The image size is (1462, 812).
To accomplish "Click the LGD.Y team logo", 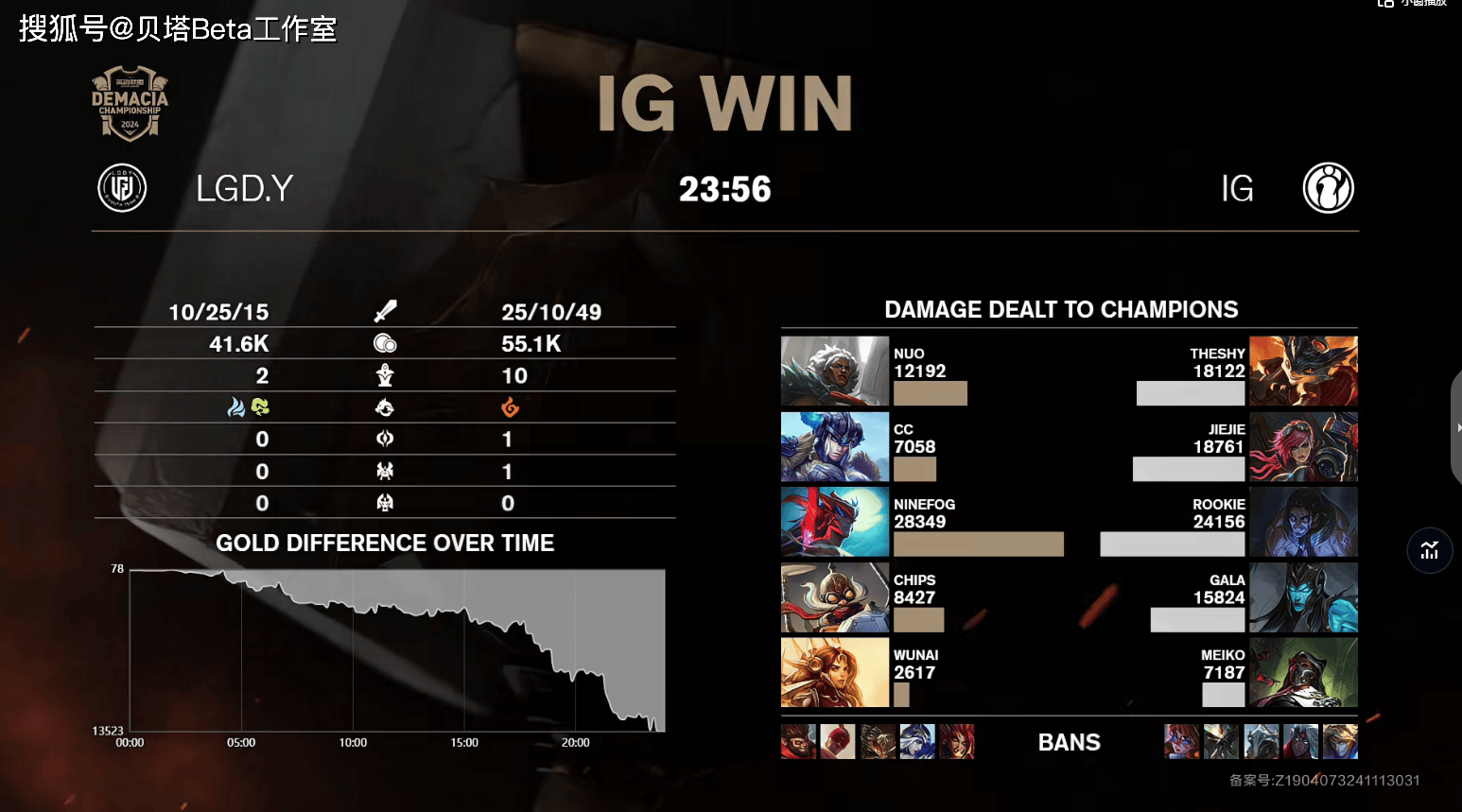I will click(122, 188).
